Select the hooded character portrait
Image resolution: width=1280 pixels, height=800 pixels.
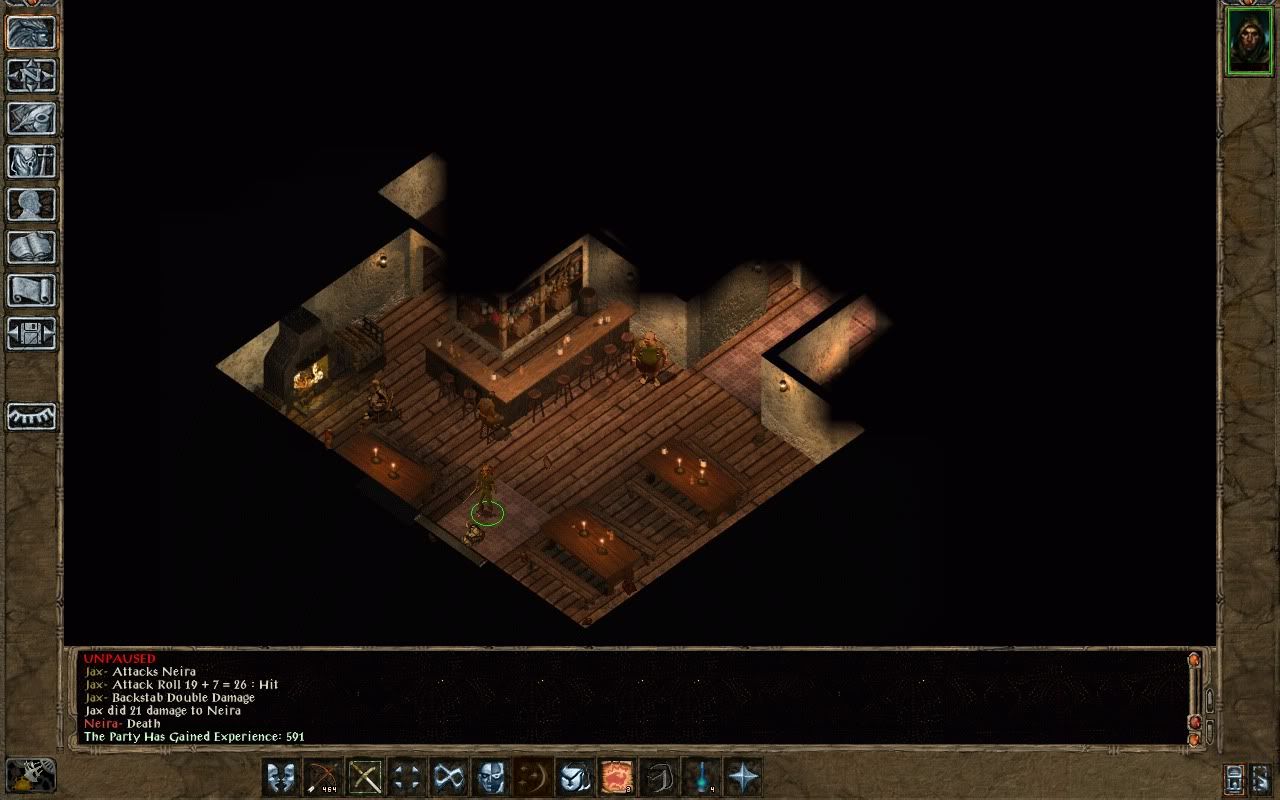point(1248,41)
